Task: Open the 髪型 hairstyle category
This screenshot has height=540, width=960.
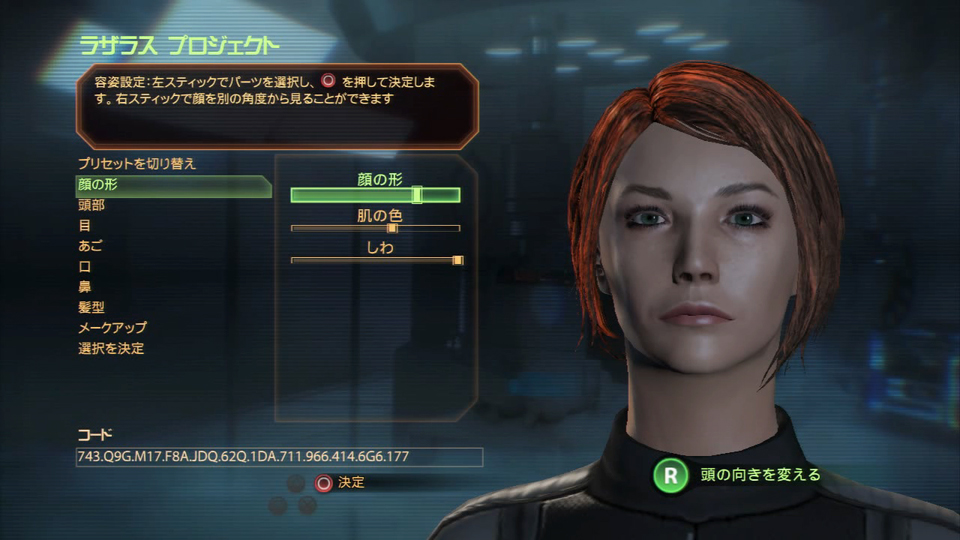Action: point(91,308)
